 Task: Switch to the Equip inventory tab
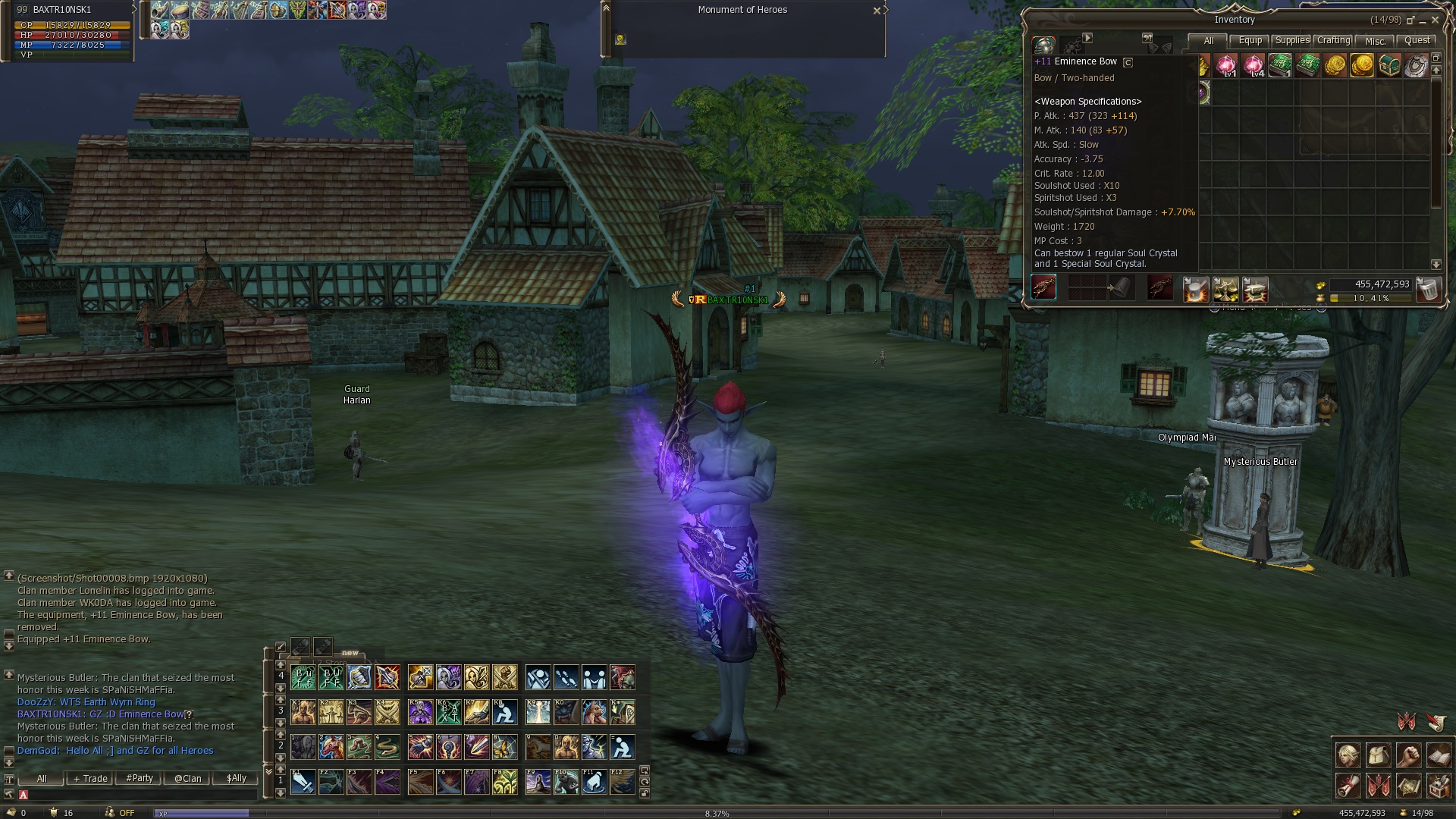pyautogui.click(x=1250, y=41)
